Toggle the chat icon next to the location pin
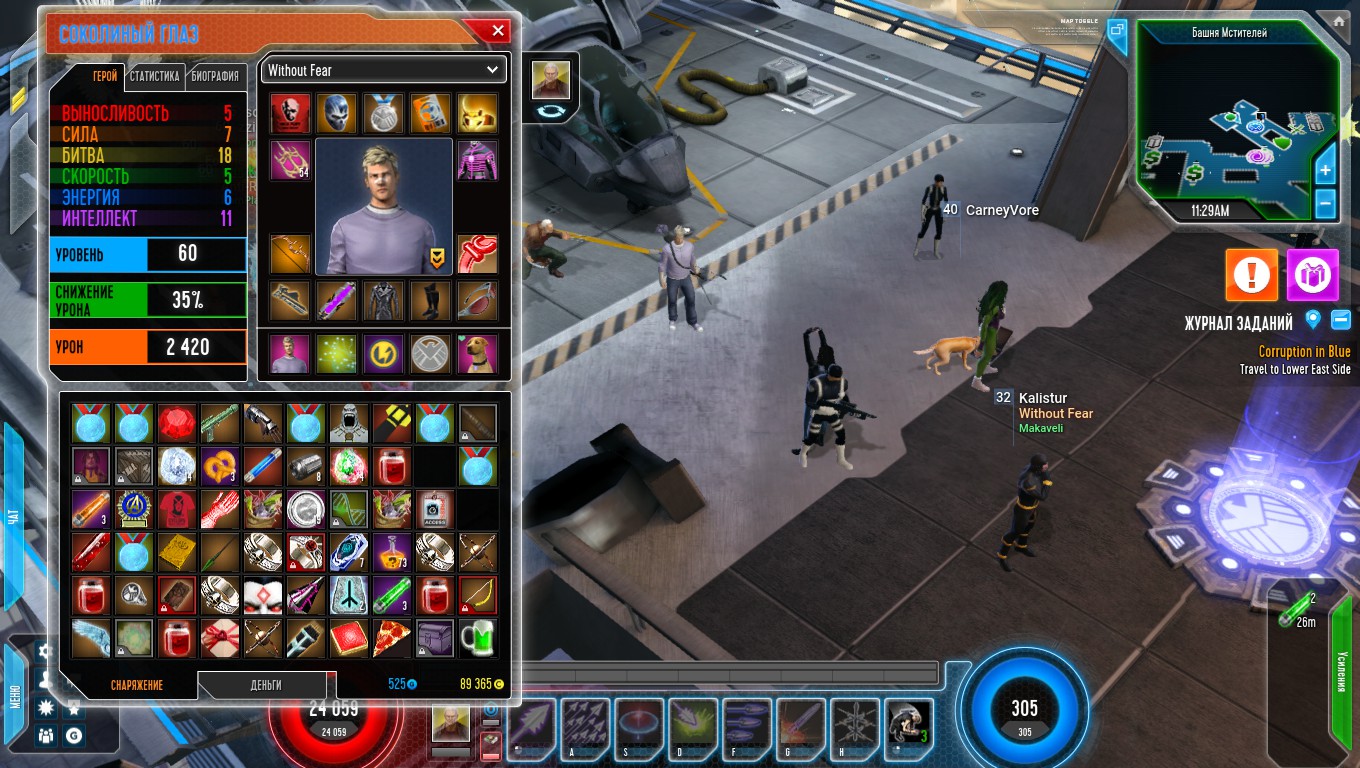 tap(1340, 320)
